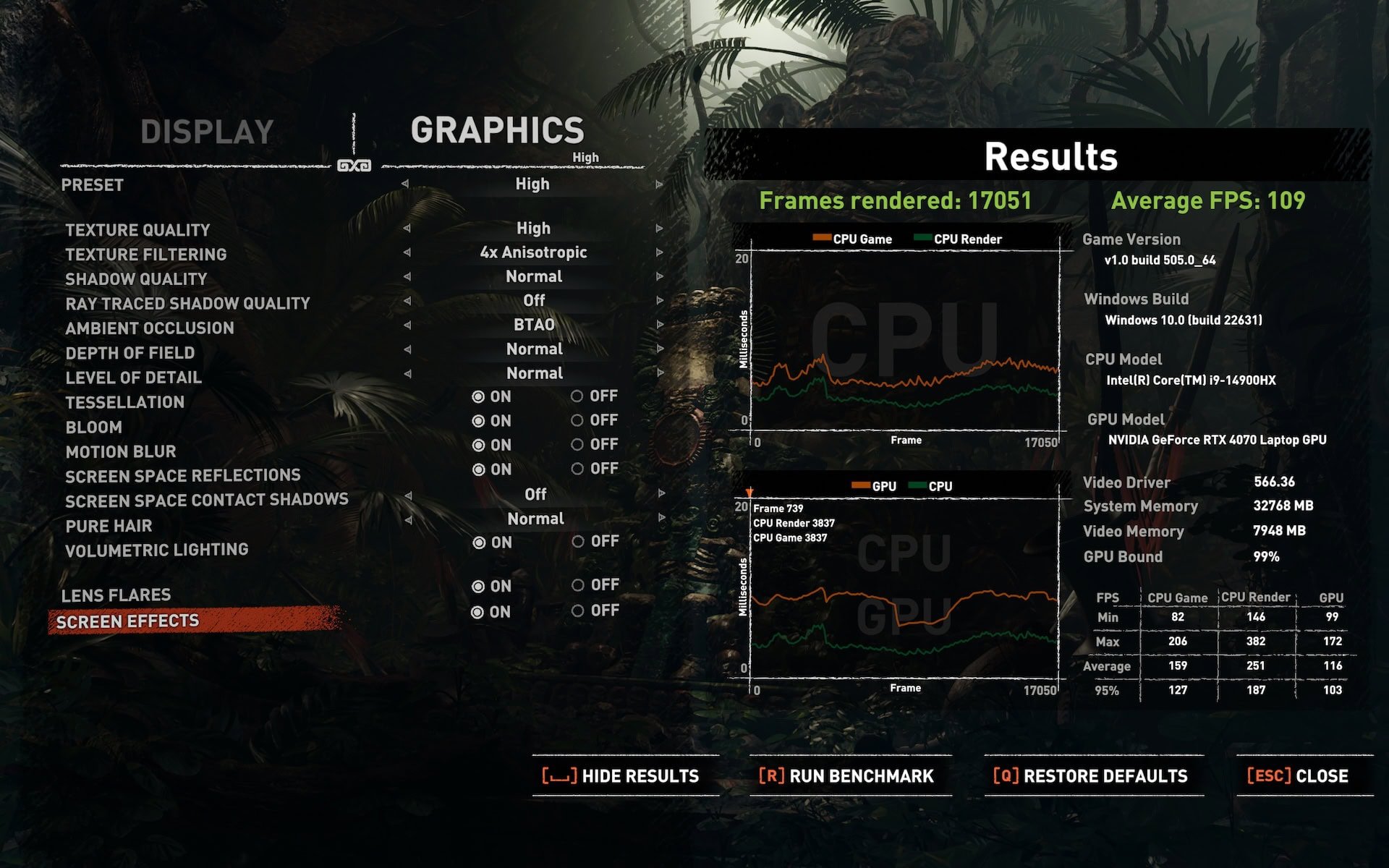
Task: Lower Texture Quality using its left arrow
Action: (x=407, y=229)
